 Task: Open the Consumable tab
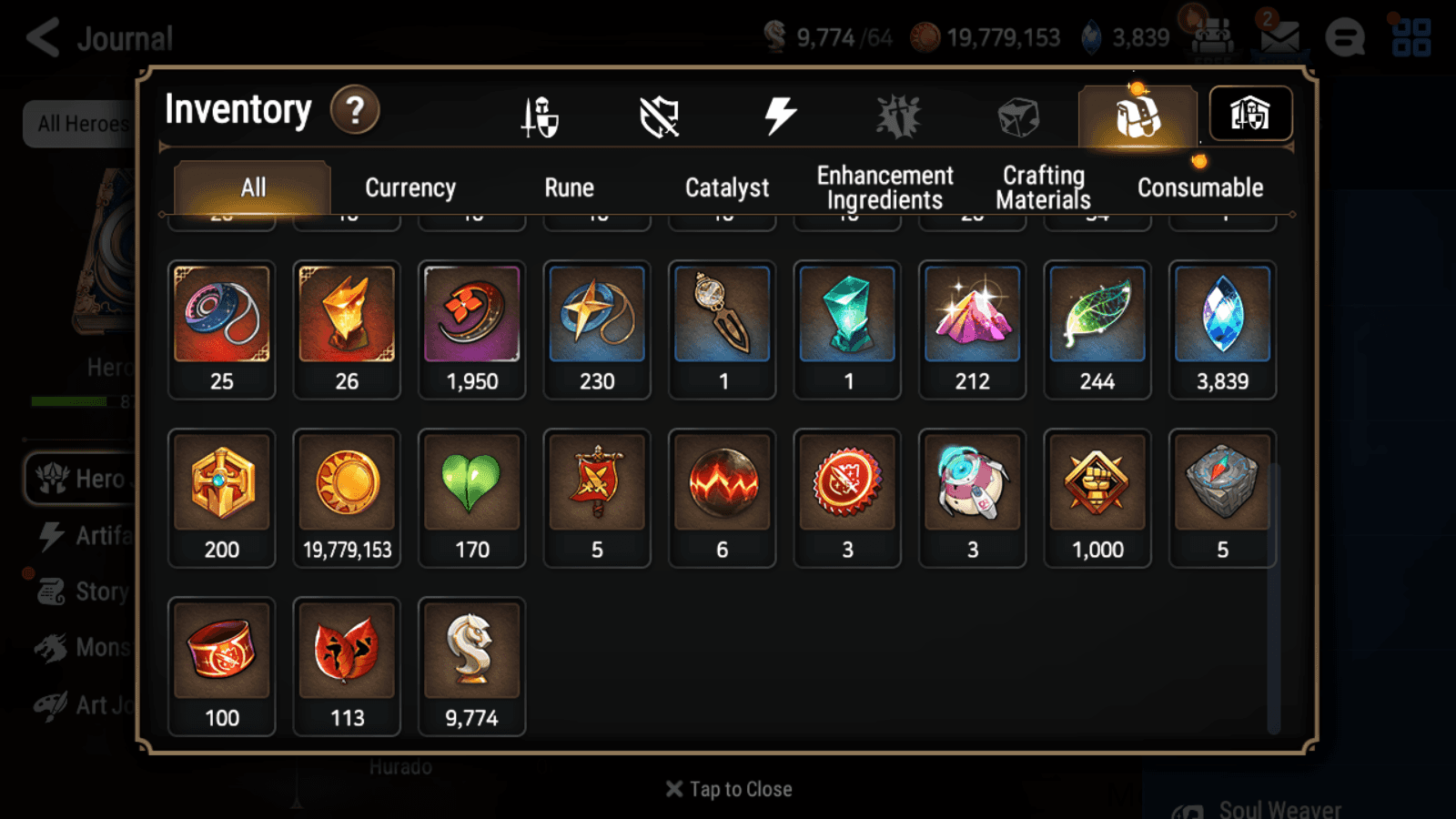(x=1199, y=188)
